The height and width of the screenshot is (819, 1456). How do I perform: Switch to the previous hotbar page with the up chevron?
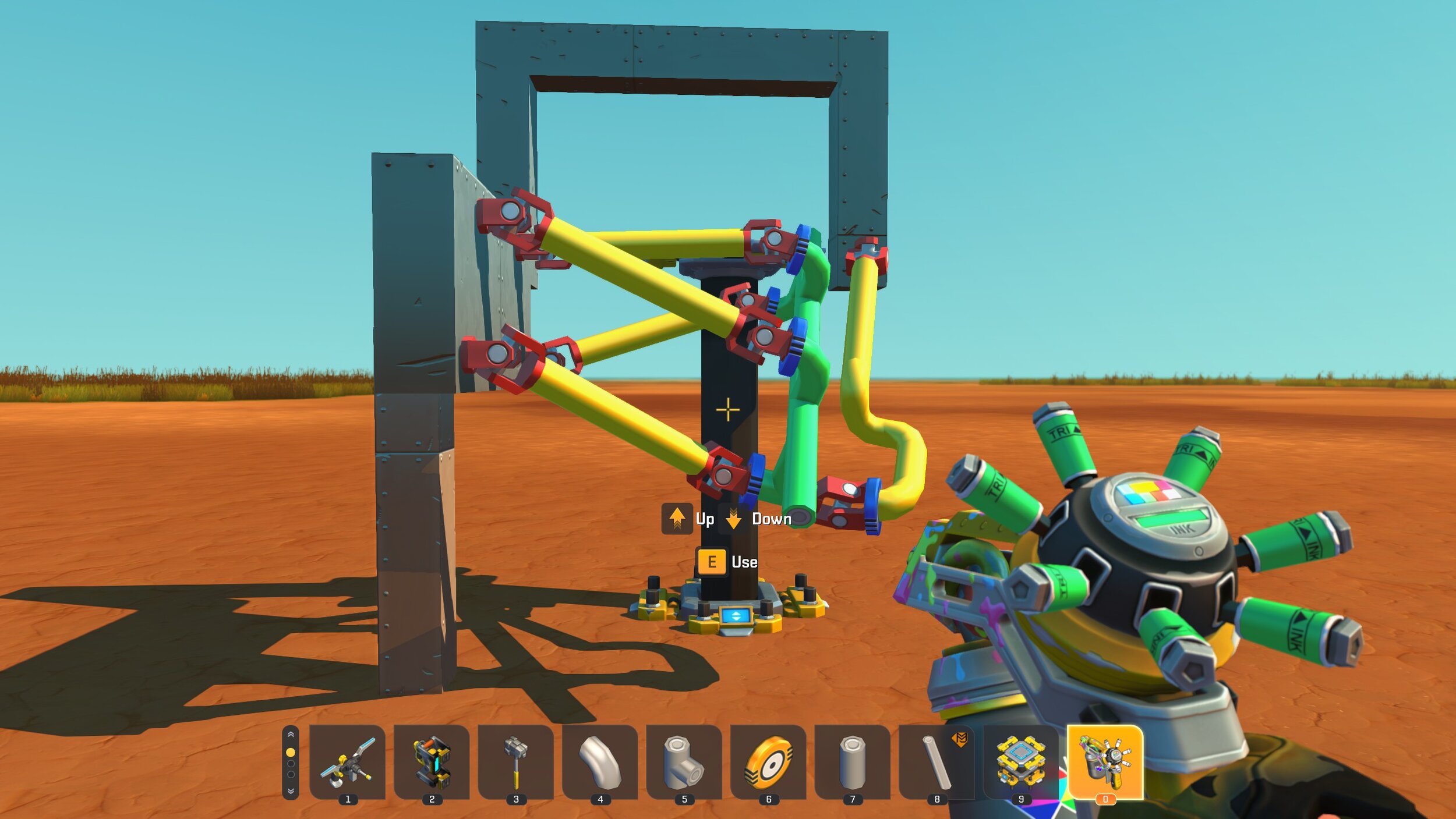click(291, 735)
